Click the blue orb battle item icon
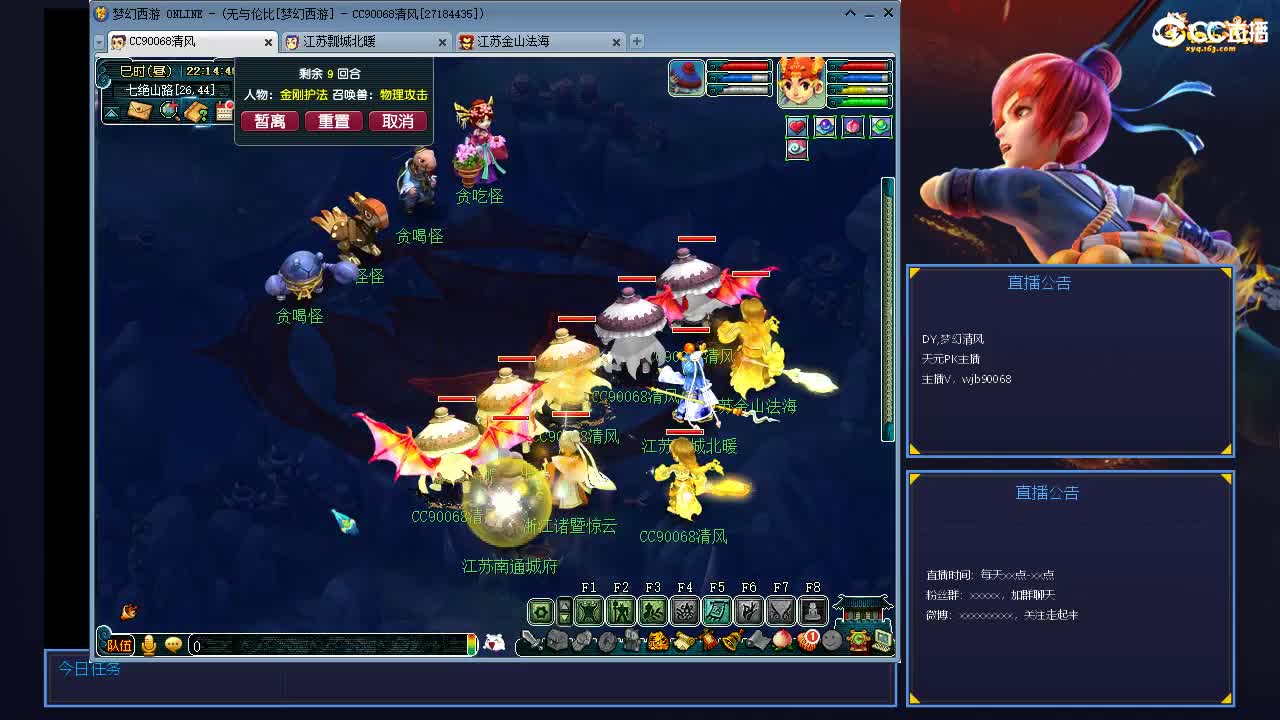The height and width of the screenshot is (720, 1280). [825, 125]
